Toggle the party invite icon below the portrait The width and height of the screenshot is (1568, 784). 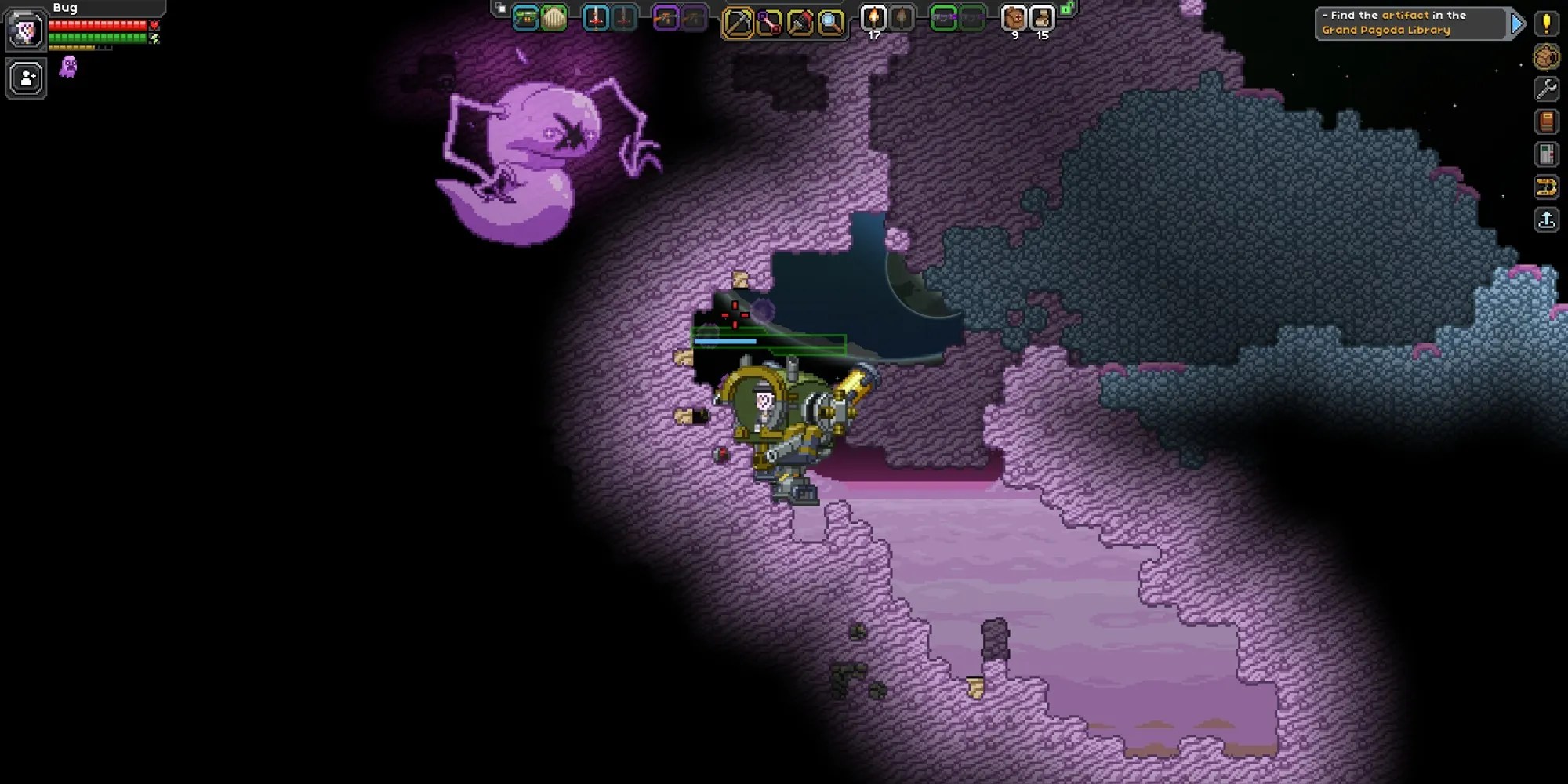coord(25,77)
